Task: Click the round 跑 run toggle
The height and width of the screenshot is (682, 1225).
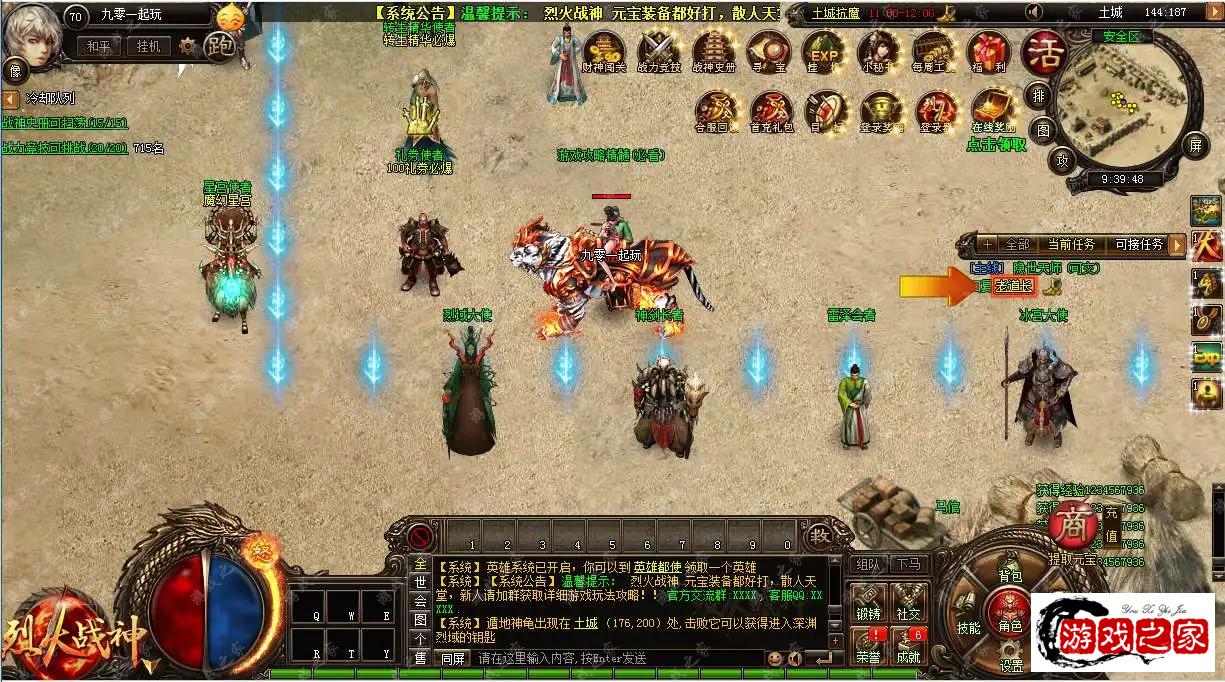Action: click(x=219, y=45)
